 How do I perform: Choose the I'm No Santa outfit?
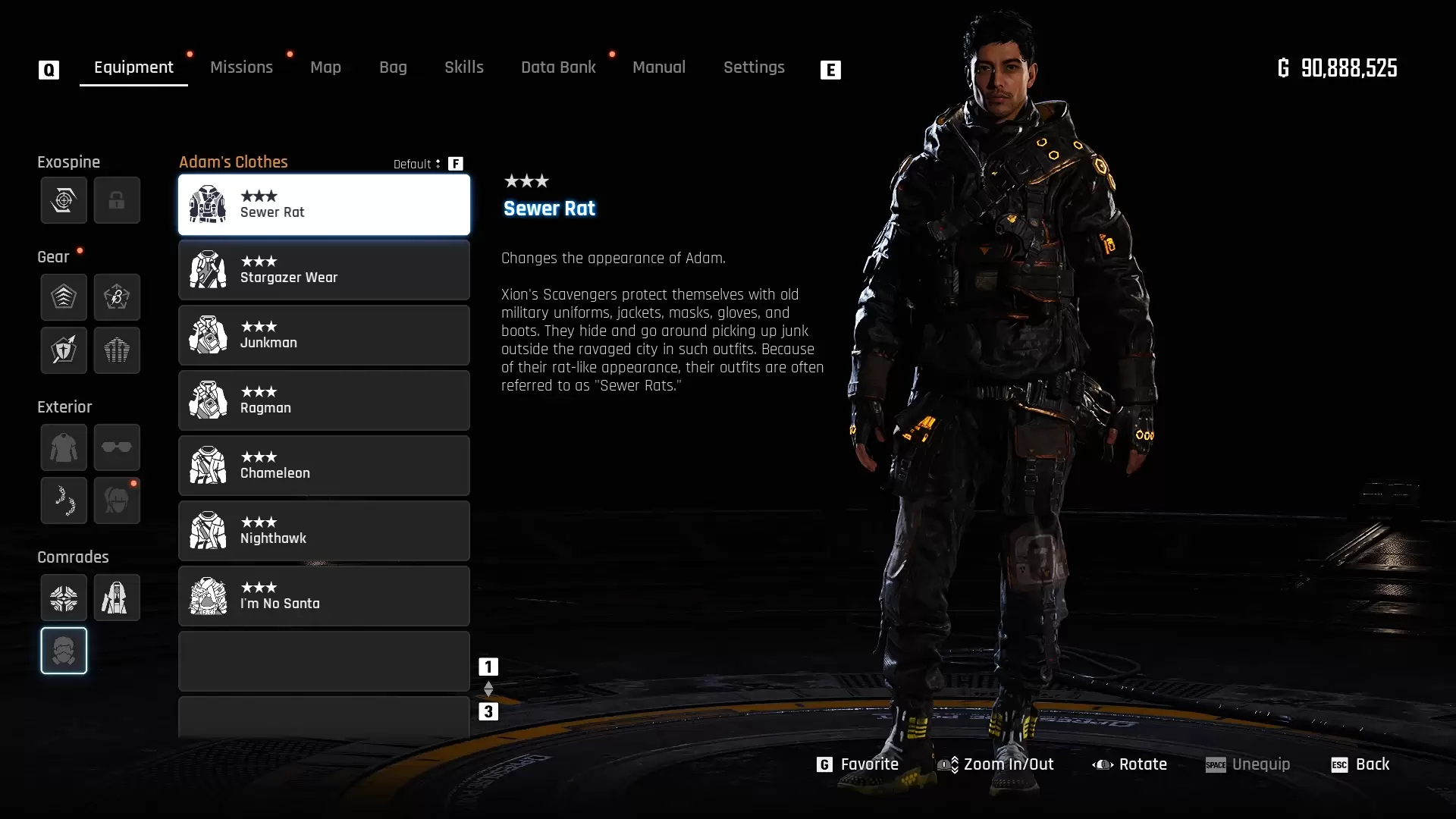324,596
